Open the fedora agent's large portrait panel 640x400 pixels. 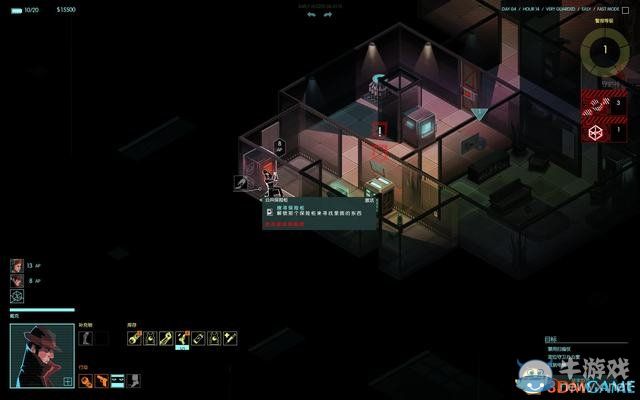(41, 356)
